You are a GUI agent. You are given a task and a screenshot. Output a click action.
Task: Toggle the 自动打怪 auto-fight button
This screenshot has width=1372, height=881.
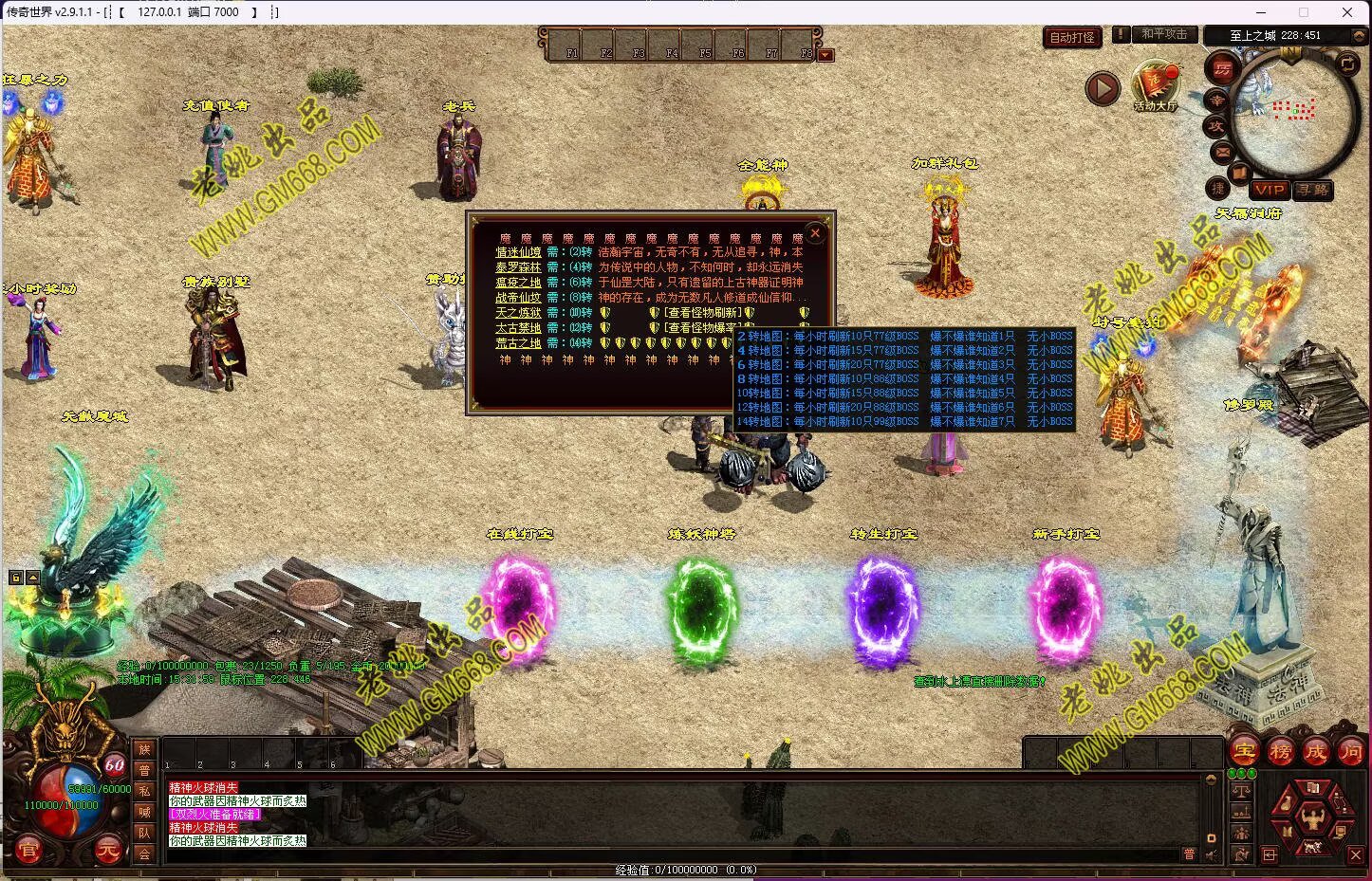pos(1071,38)
